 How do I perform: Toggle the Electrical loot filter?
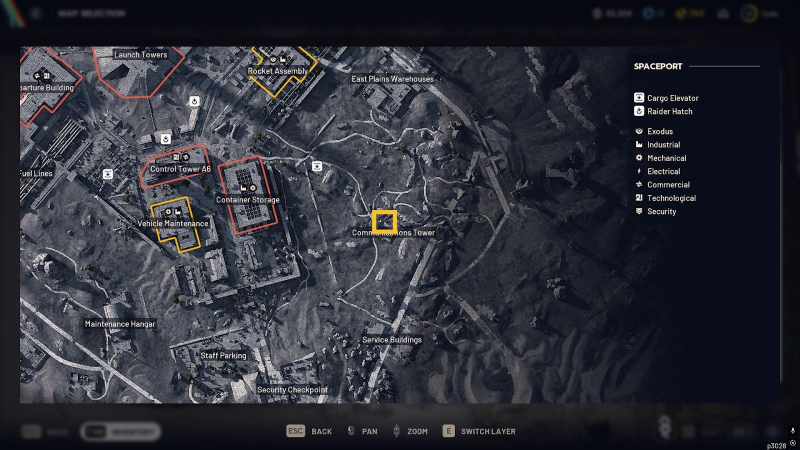point(663,171)
